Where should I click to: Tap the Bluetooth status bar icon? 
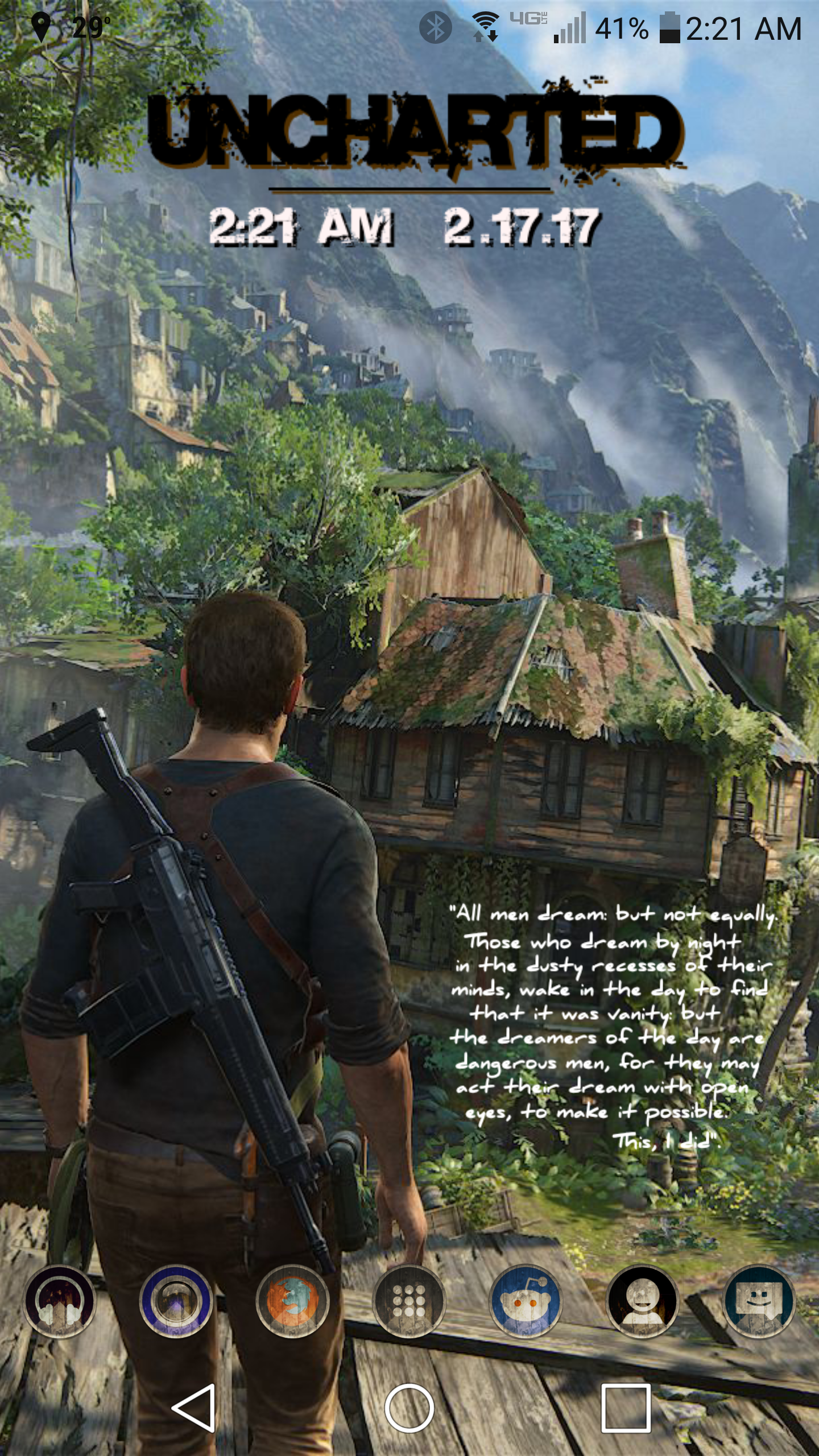(435, 27)
